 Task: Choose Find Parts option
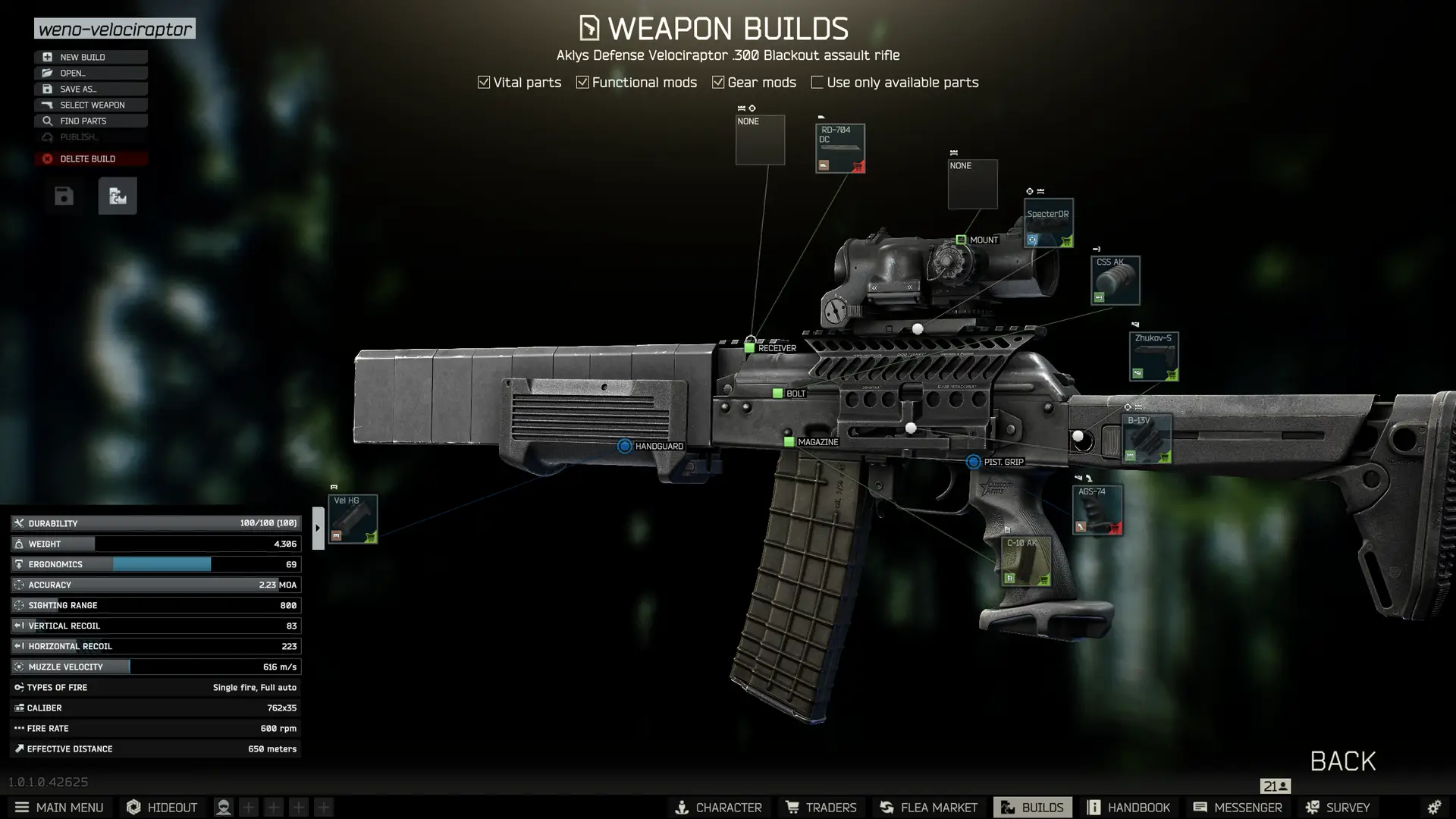point(90,121)
